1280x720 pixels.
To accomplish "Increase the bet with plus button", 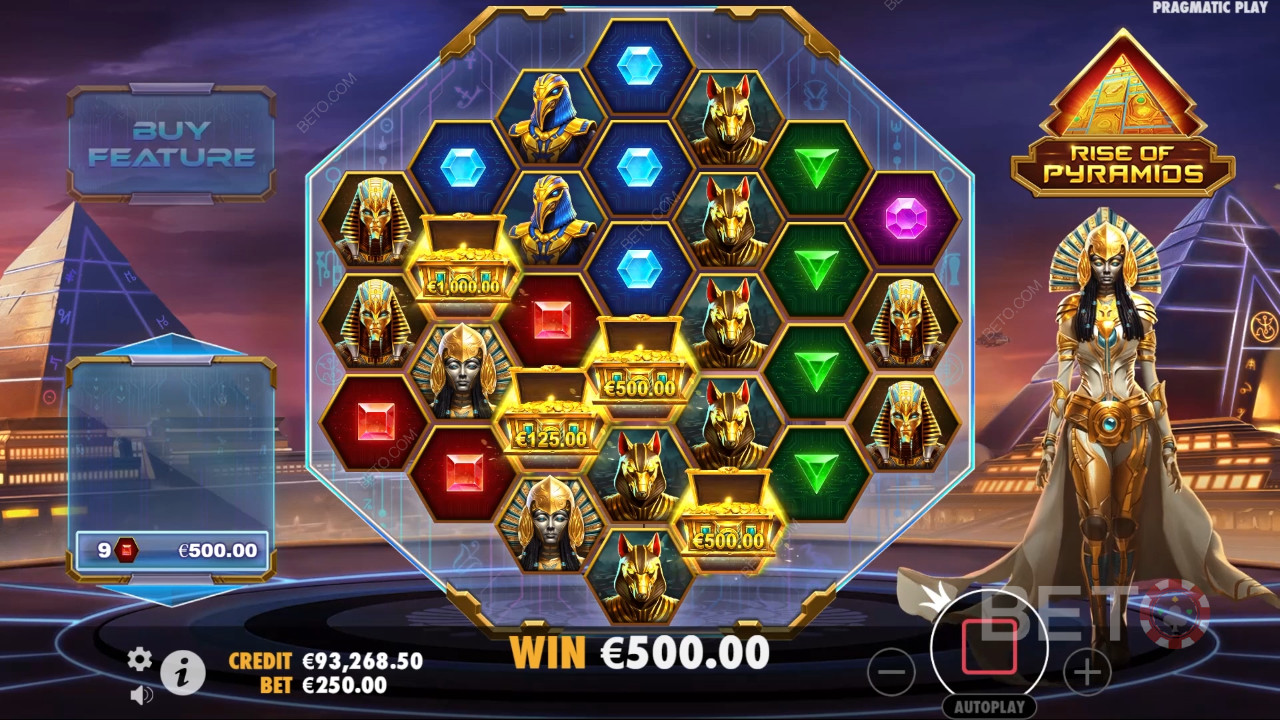I will tap(1087, 673).
